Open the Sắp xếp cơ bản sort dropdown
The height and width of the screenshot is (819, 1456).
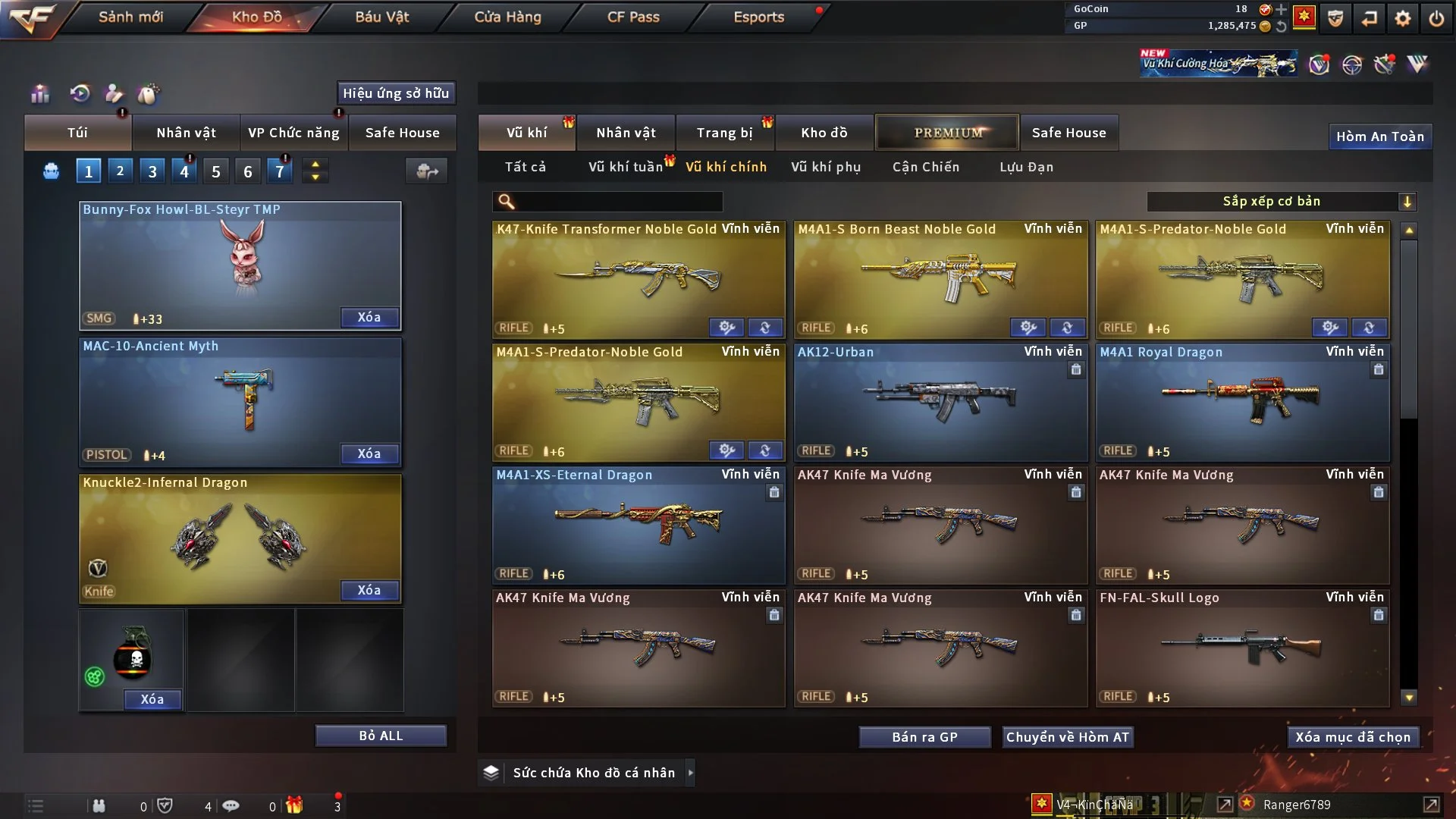1281,201
